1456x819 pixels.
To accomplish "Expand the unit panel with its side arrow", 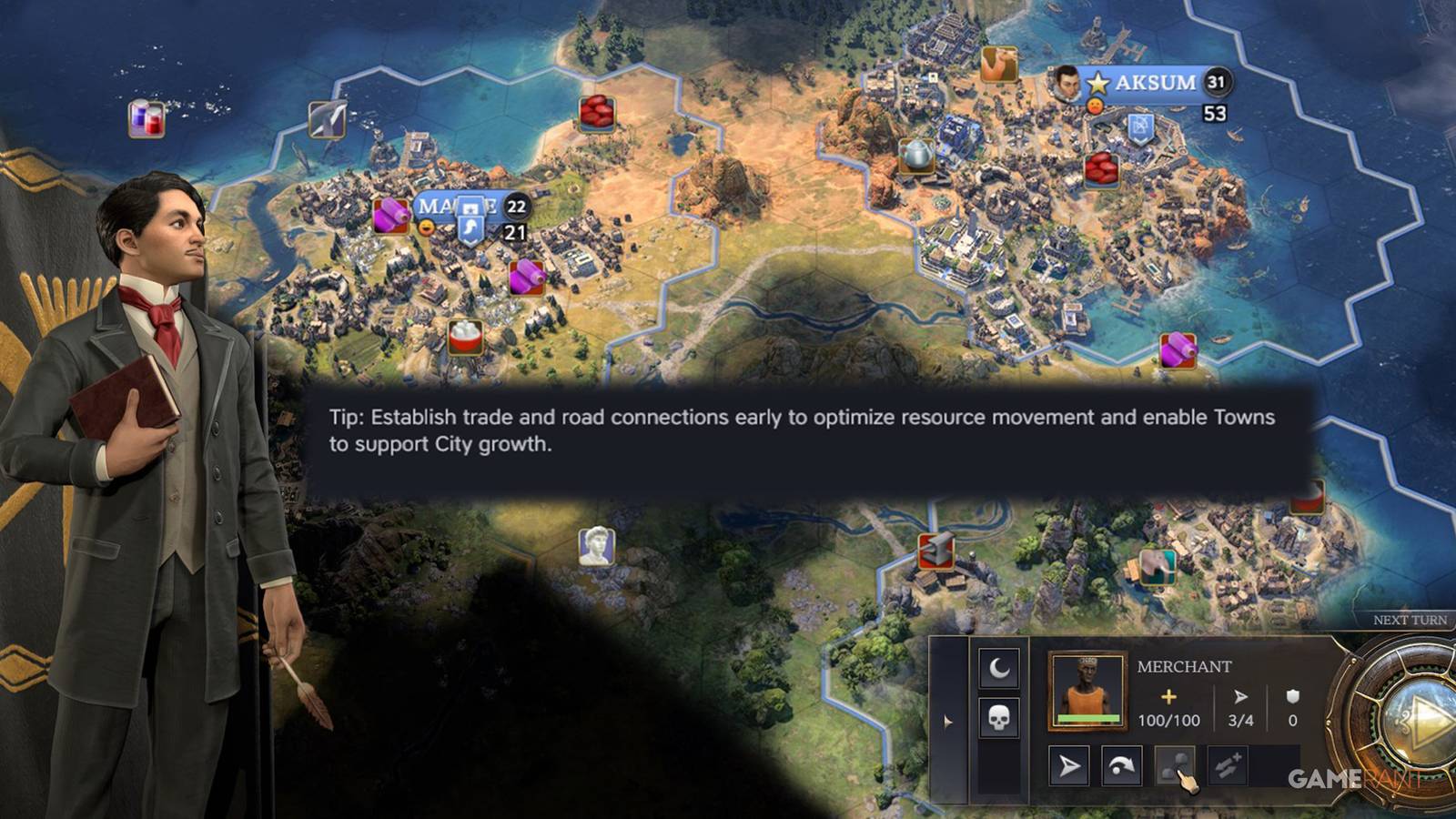I will point(947,723).
